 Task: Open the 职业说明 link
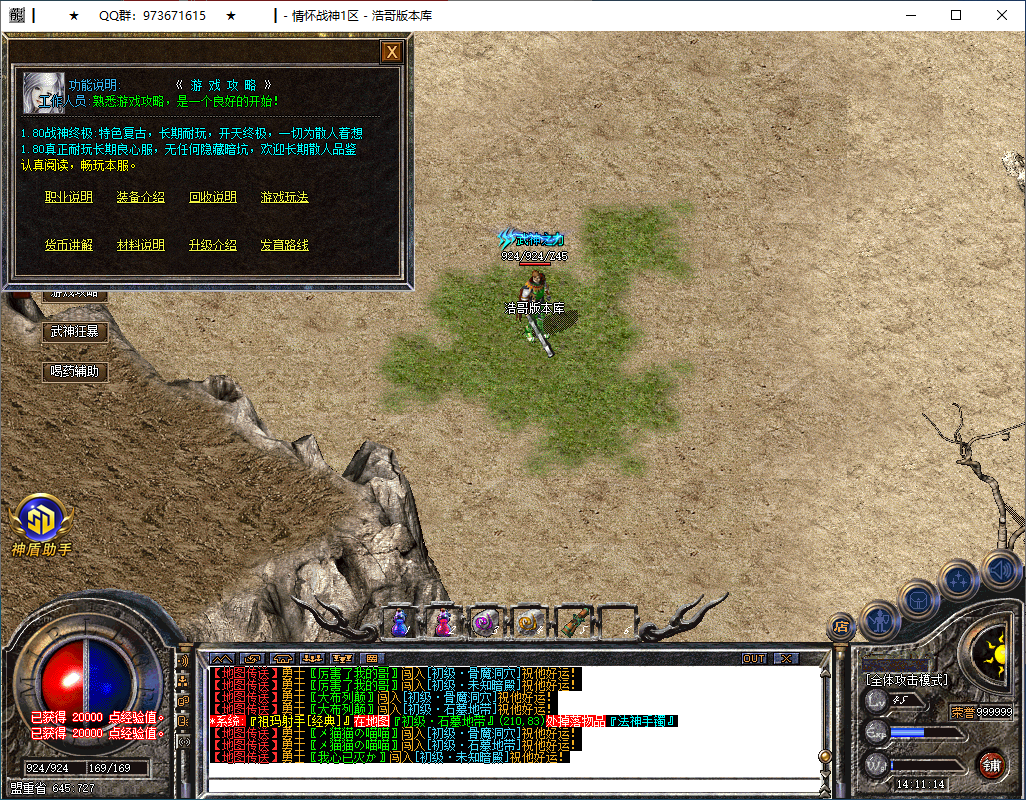tap(69, 197)
